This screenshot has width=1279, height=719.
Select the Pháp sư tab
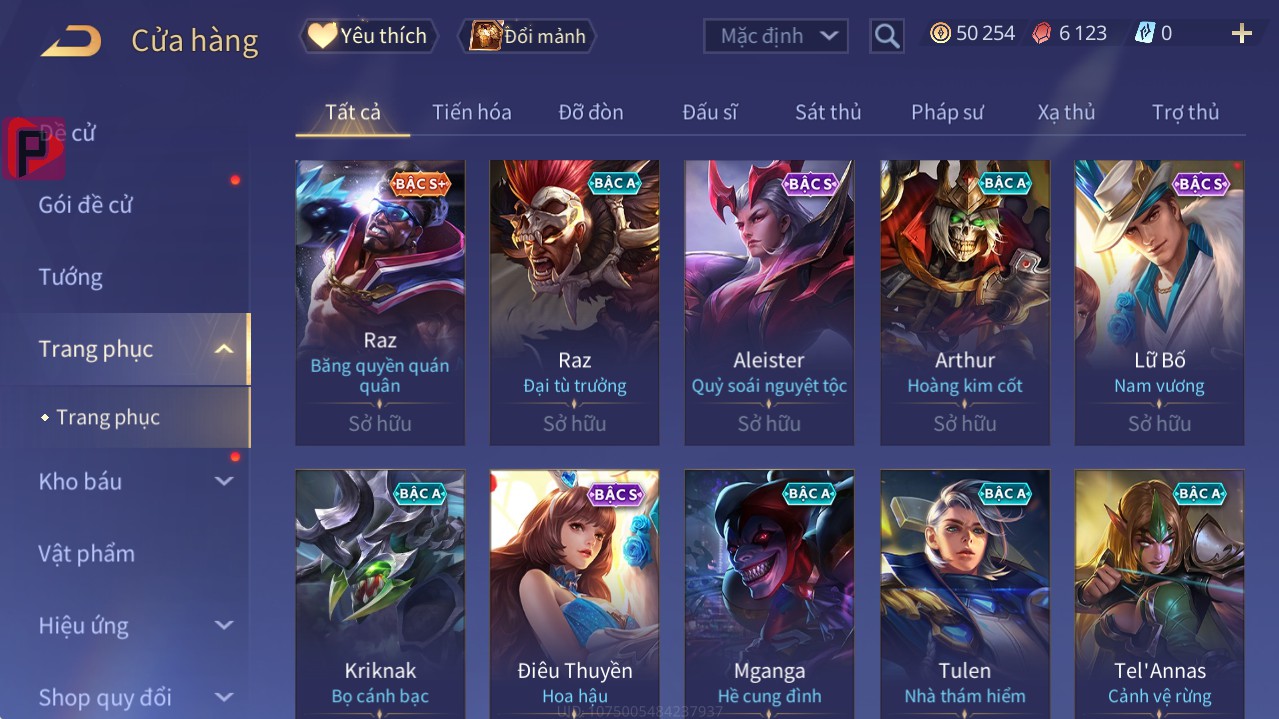tap(947, 112)
